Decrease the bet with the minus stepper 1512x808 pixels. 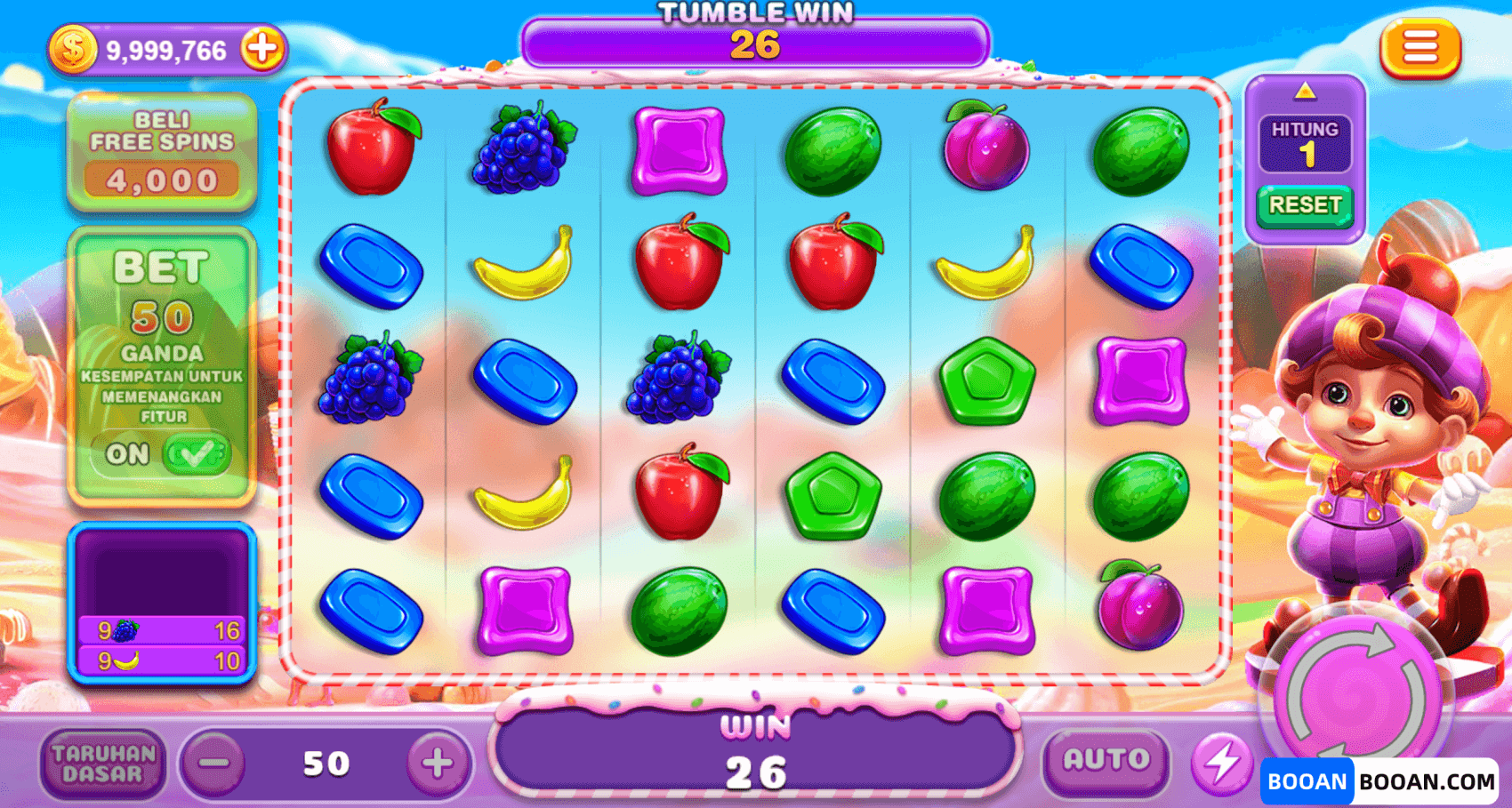[213, 764]
